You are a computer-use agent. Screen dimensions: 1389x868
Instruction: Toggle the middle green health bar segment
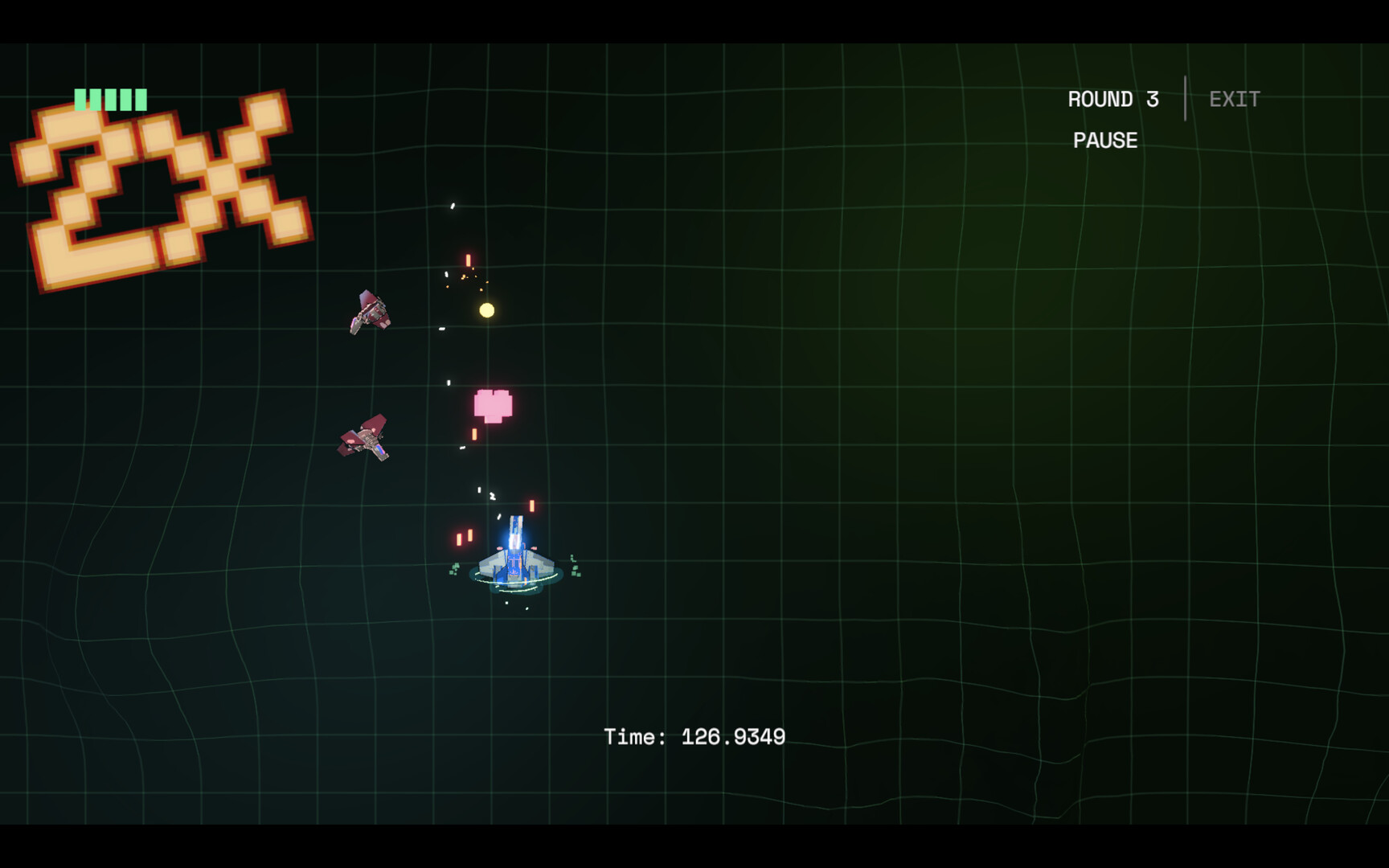point(111,98)
